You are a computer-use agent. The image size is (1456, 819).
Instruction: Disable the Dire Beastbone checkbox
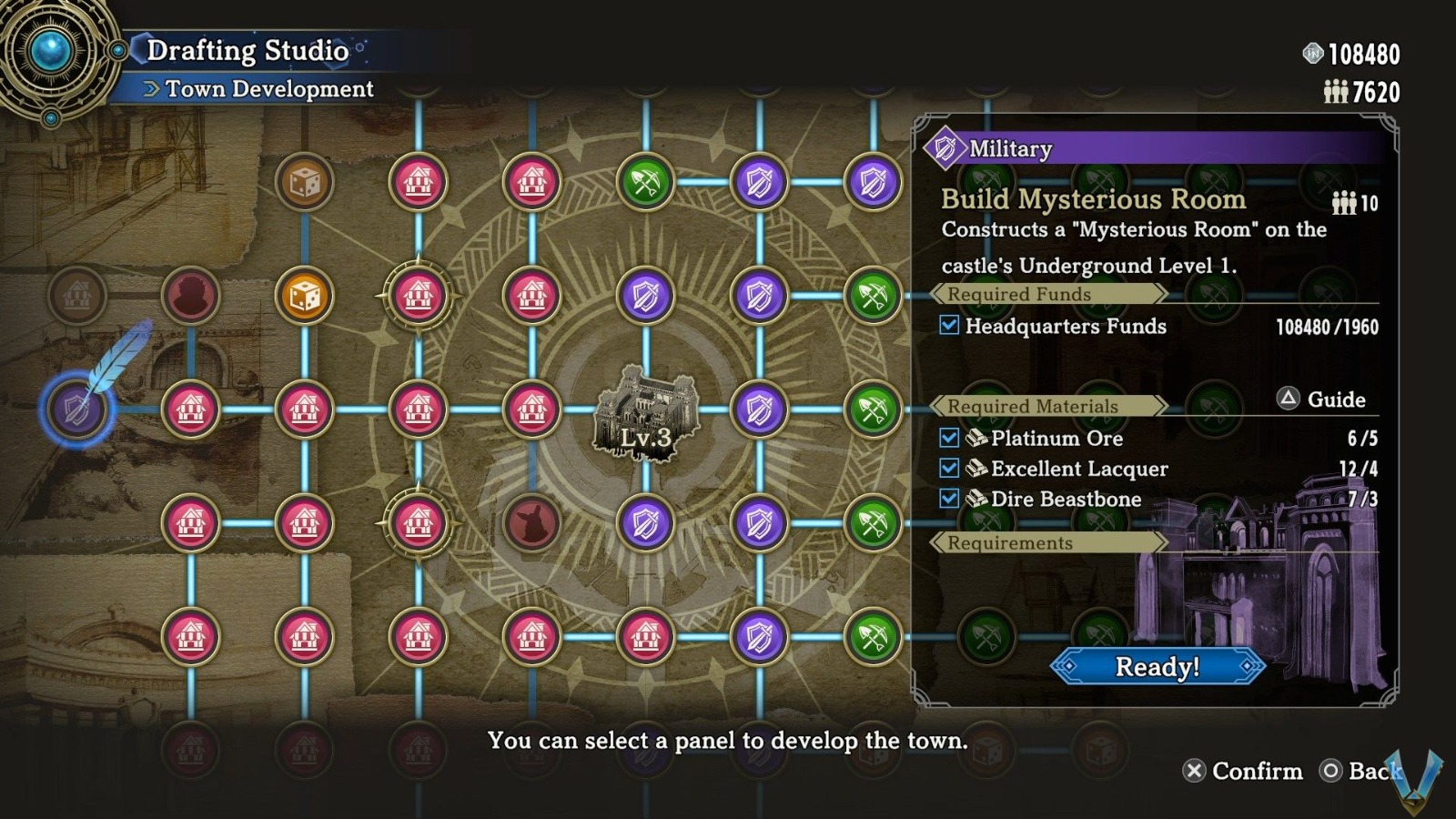[949, 499]
